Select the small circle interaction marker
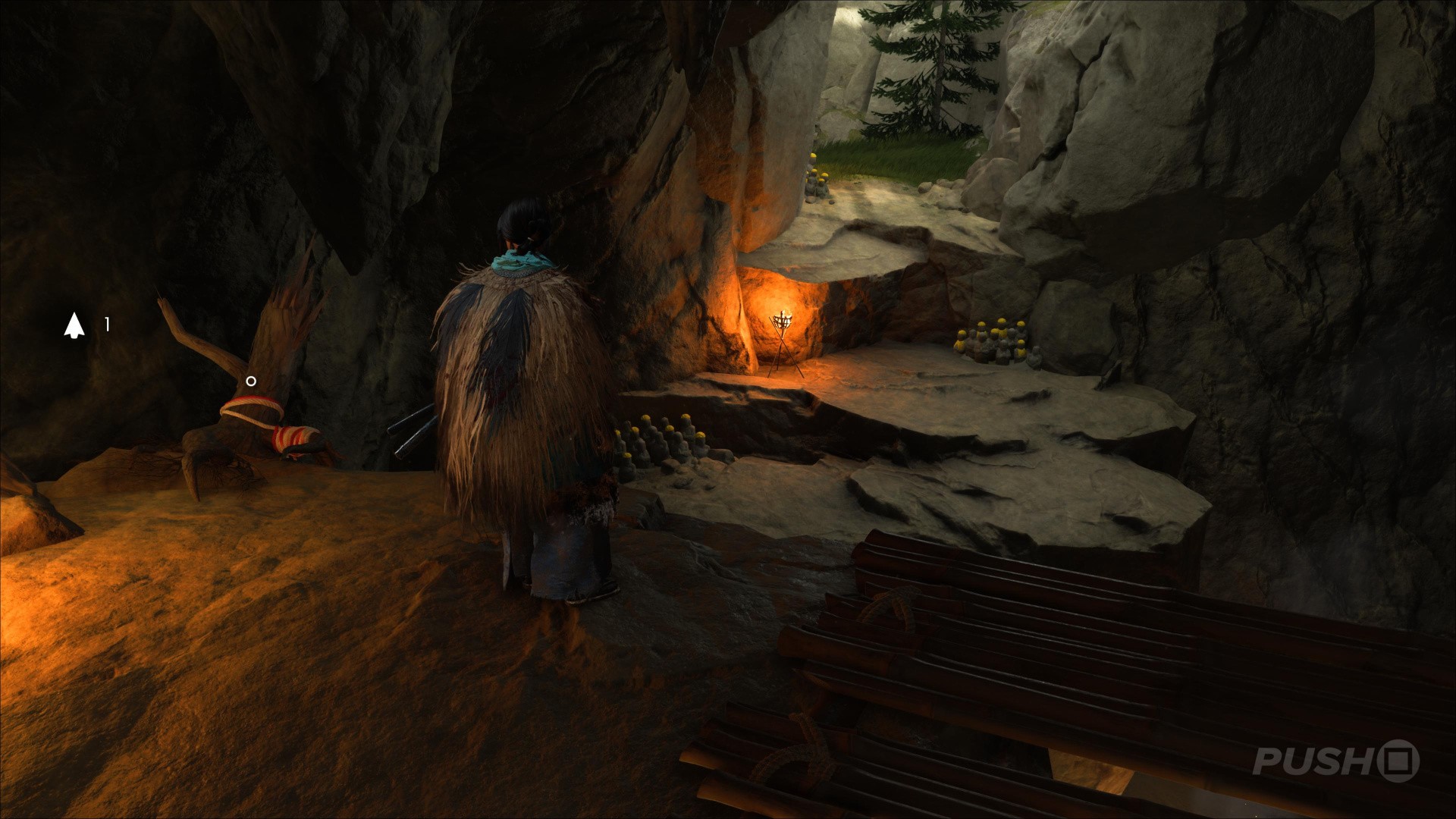Screen dimensions: 1456x819 point(251,381)
